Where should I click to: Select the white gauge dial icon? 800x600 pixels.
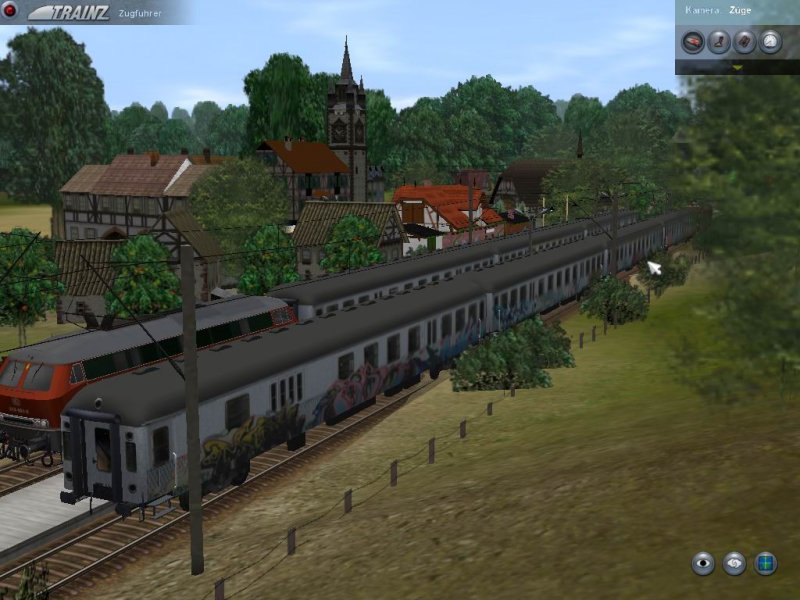coord(770,41)
